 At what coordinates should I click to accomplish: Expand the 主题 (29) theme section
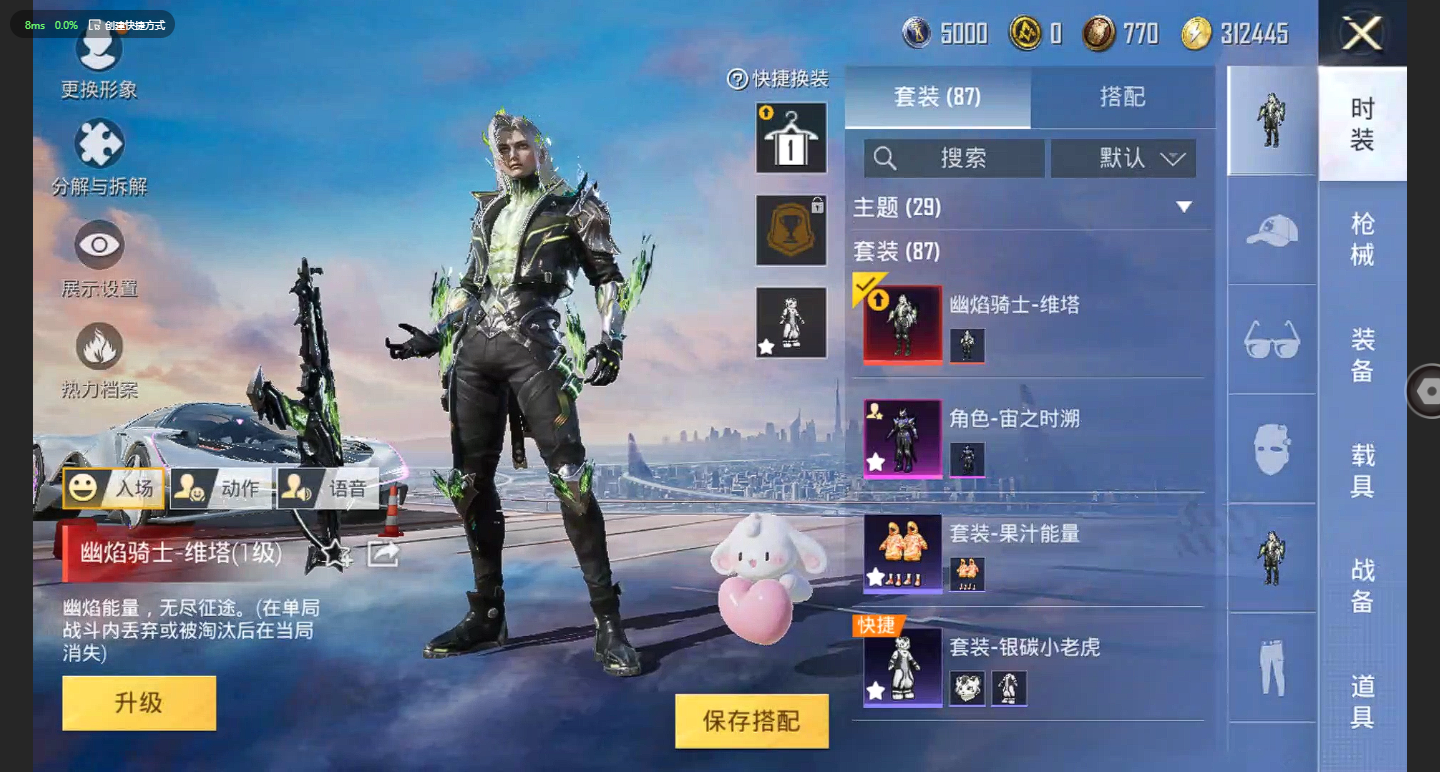click(1184, 207)
